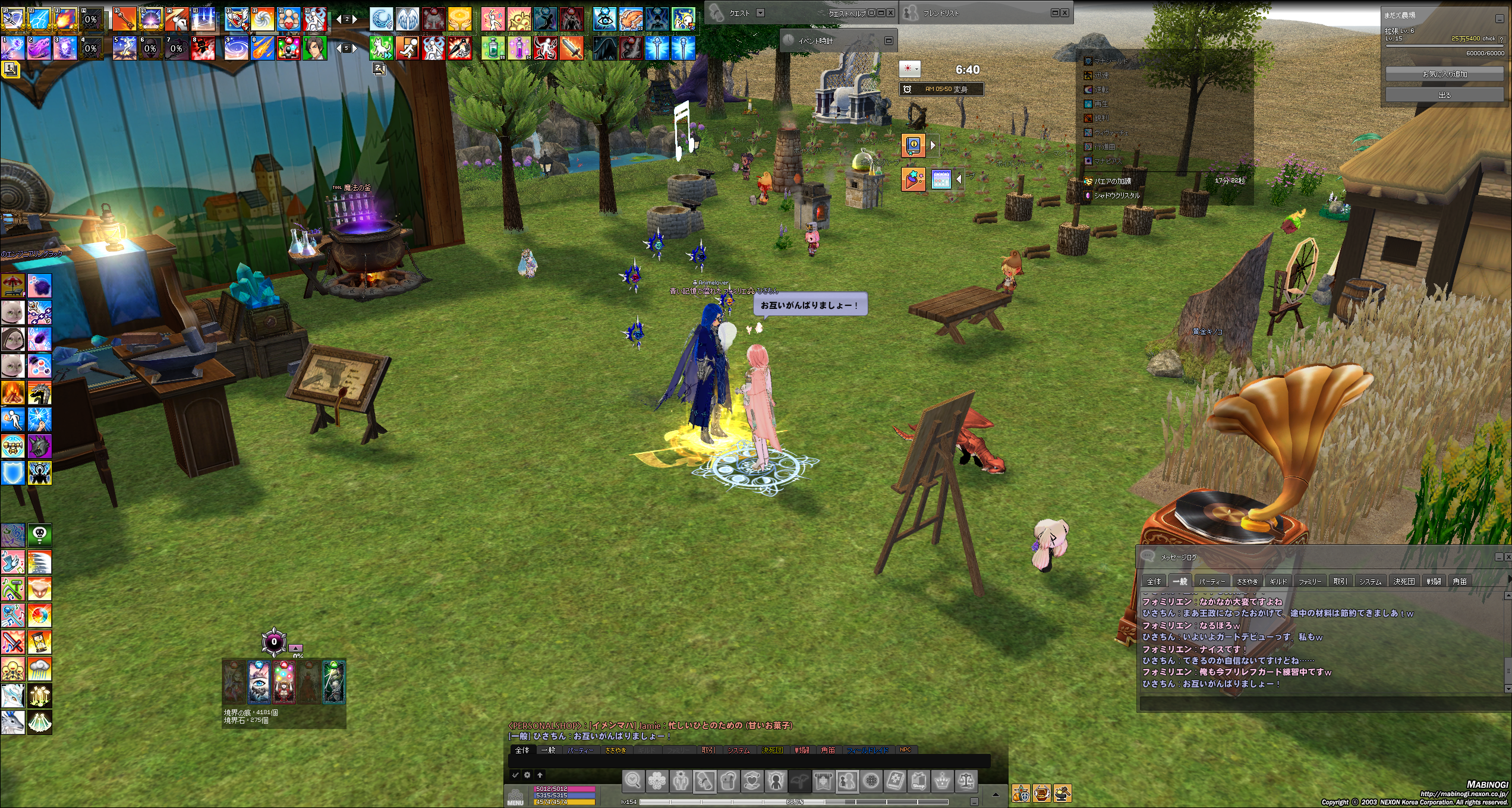This screenshot has width=1512, height=808.
Task: Click the chat settings gear icon
Action: point(527,775)
